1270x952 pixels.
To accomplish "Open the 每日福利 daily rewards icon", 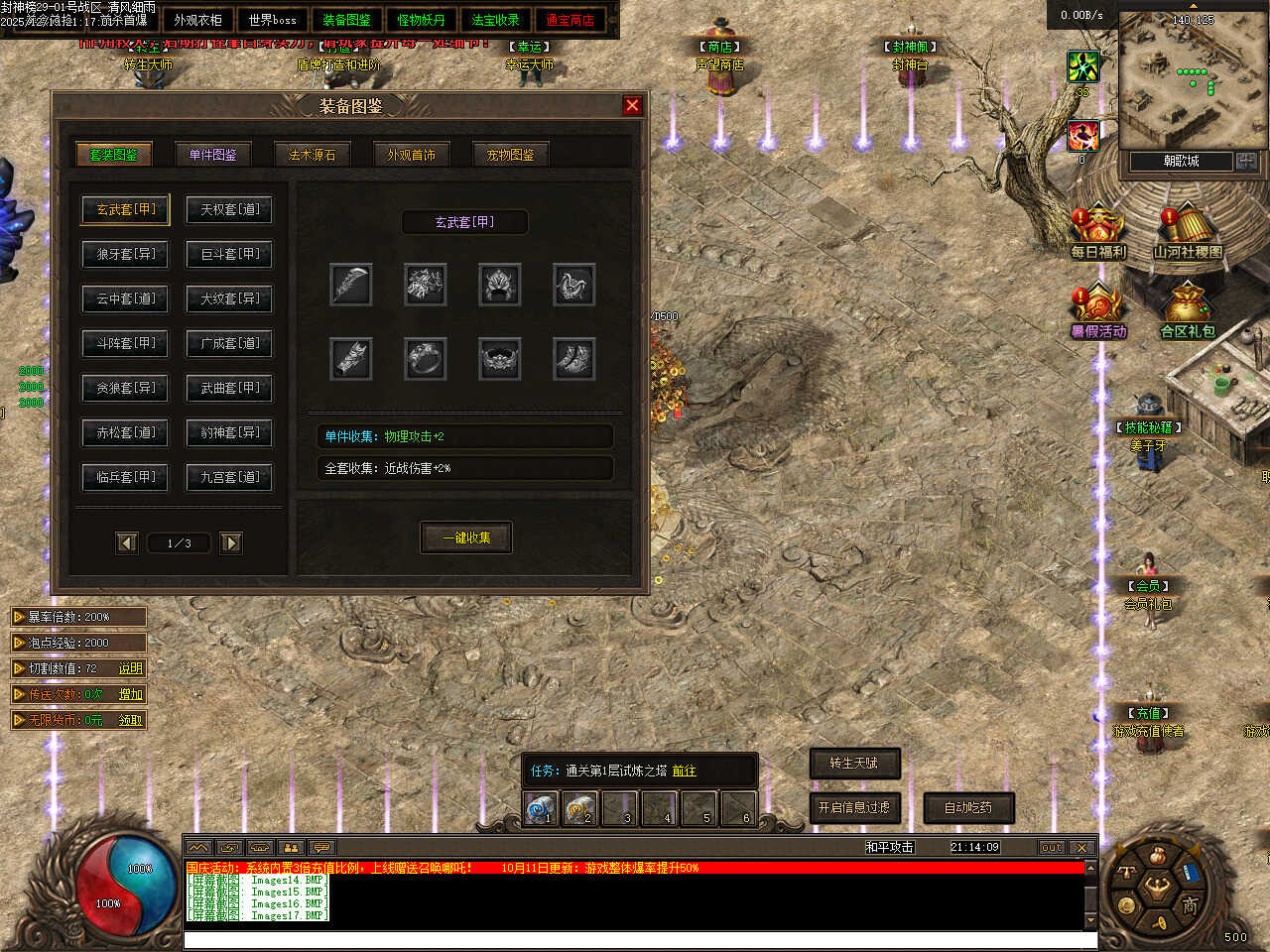I will 1097,232.
